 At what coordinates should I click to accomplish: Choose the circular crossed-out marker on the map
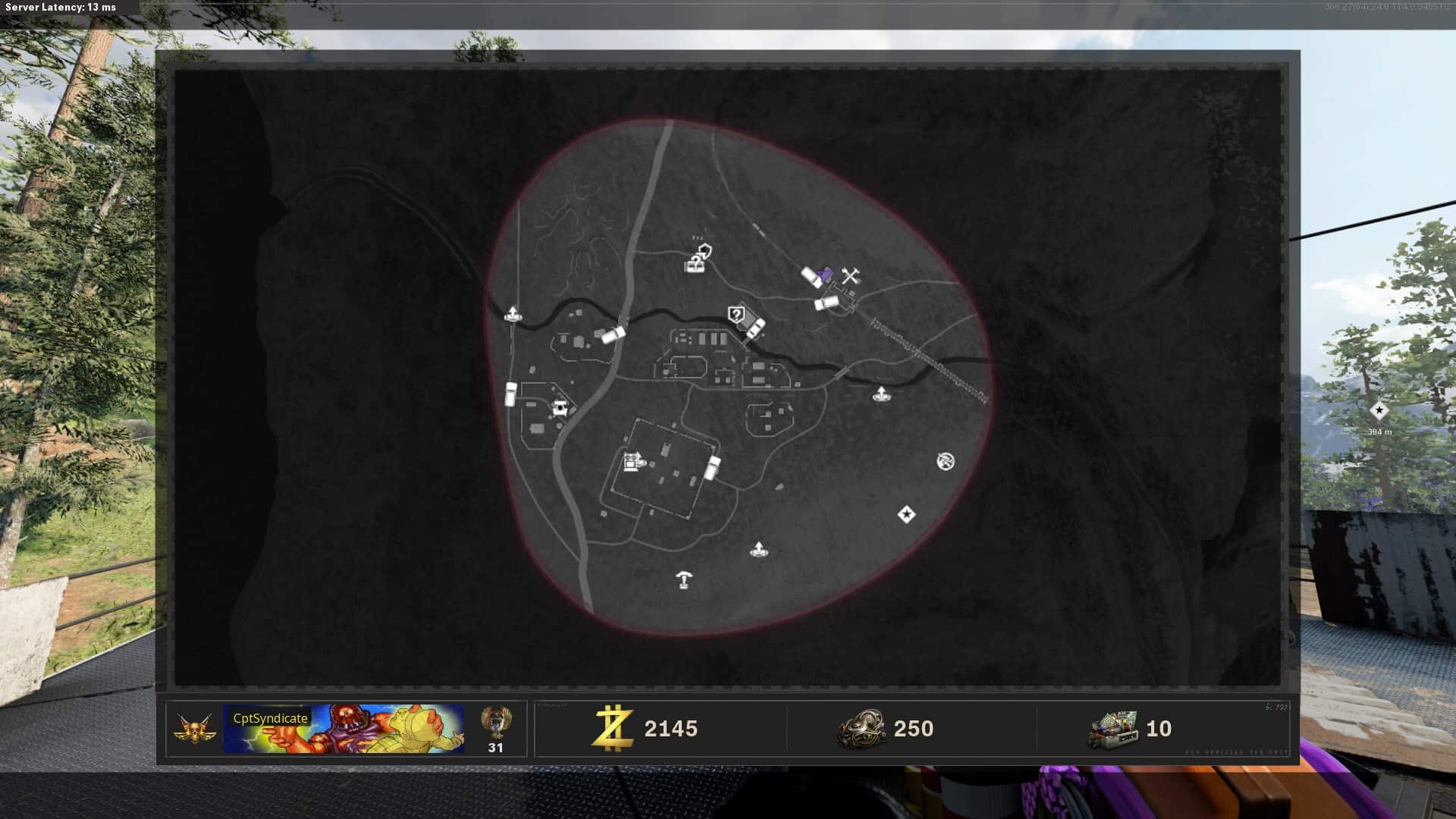tap(945, 461)
